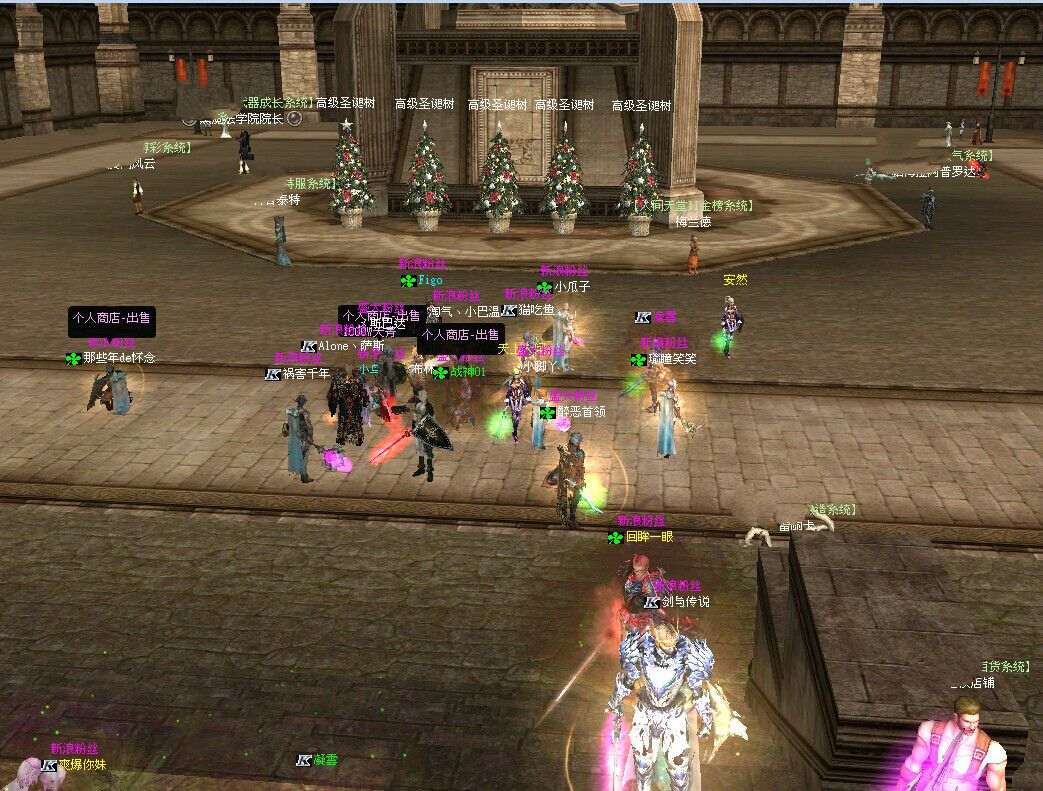
Task: Open the personal shop sign above 战神01
Action: click(460, 336)
